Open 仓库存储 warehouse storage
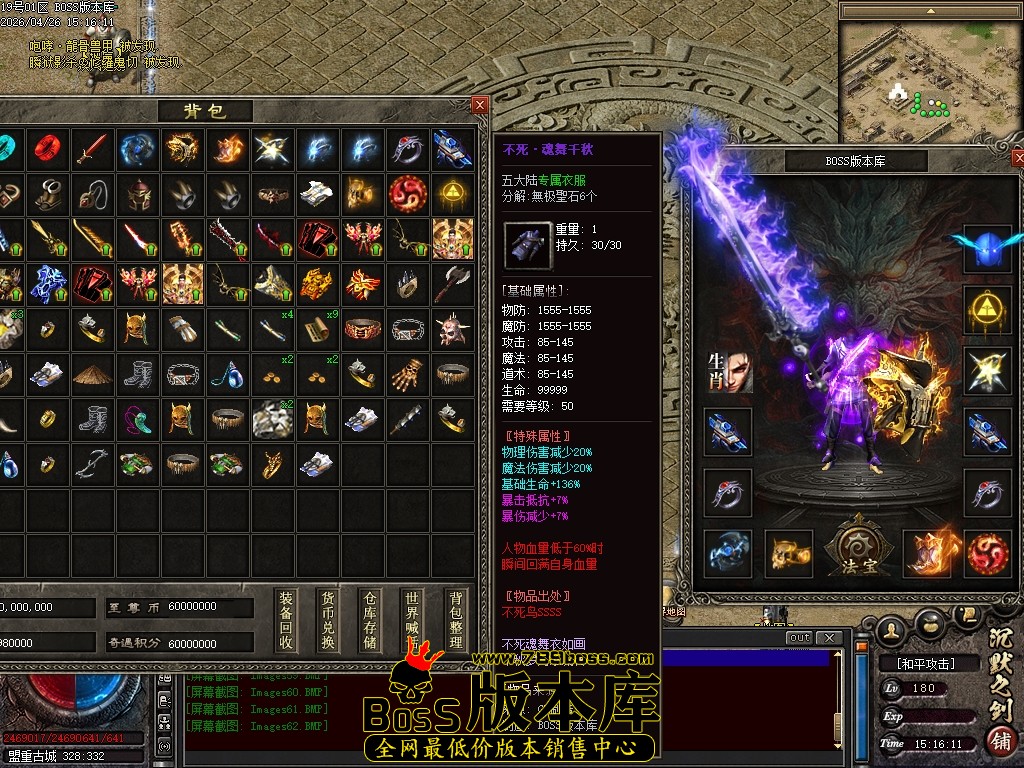Screen dimensions: 1024x768 371,619
